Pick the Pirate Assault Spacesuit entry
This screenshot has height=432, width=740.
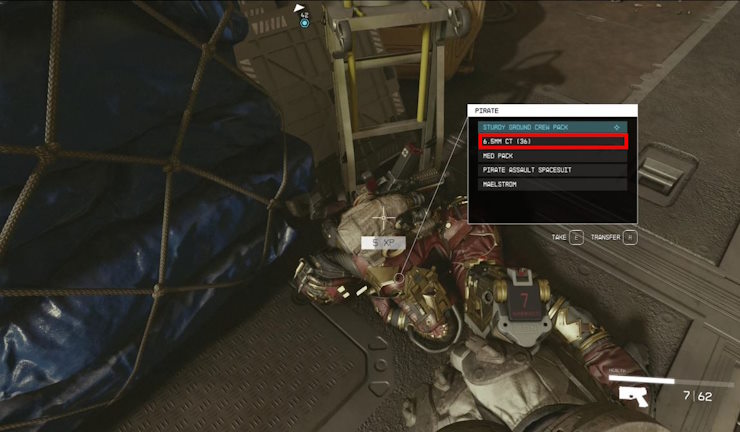[552, 170]
